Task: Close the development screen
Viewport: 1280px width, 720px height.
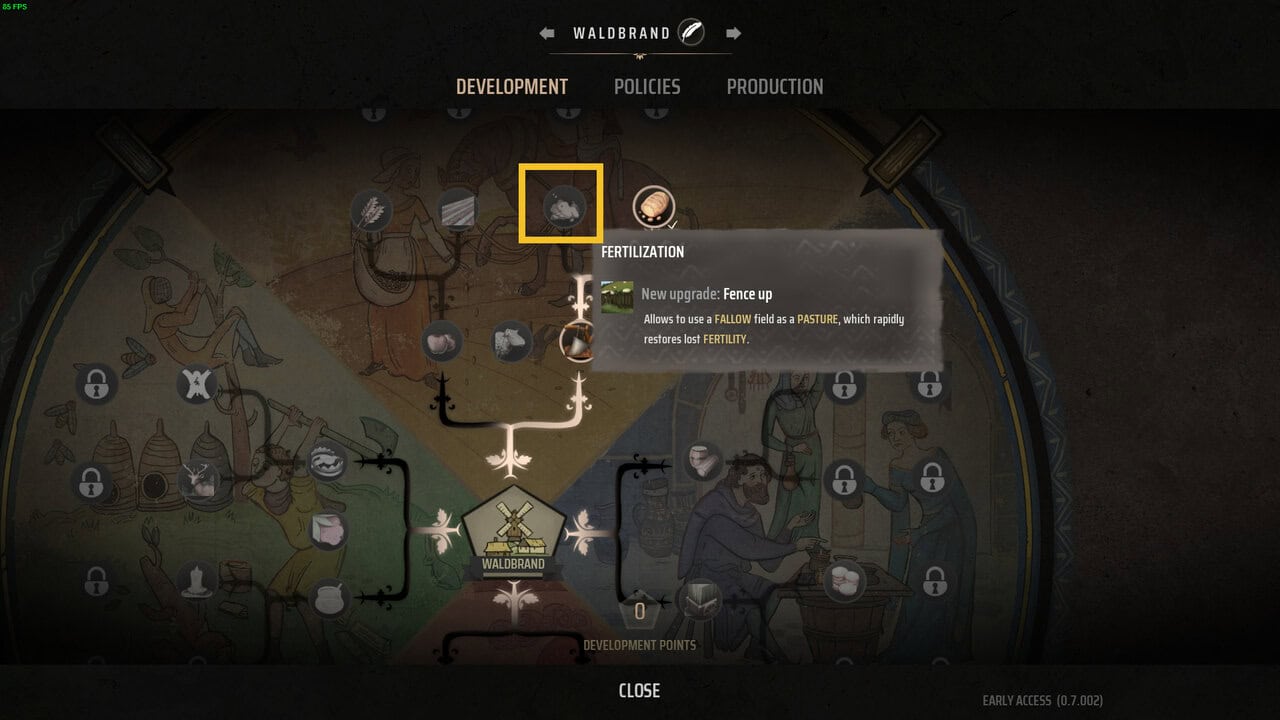Action: 639,691
